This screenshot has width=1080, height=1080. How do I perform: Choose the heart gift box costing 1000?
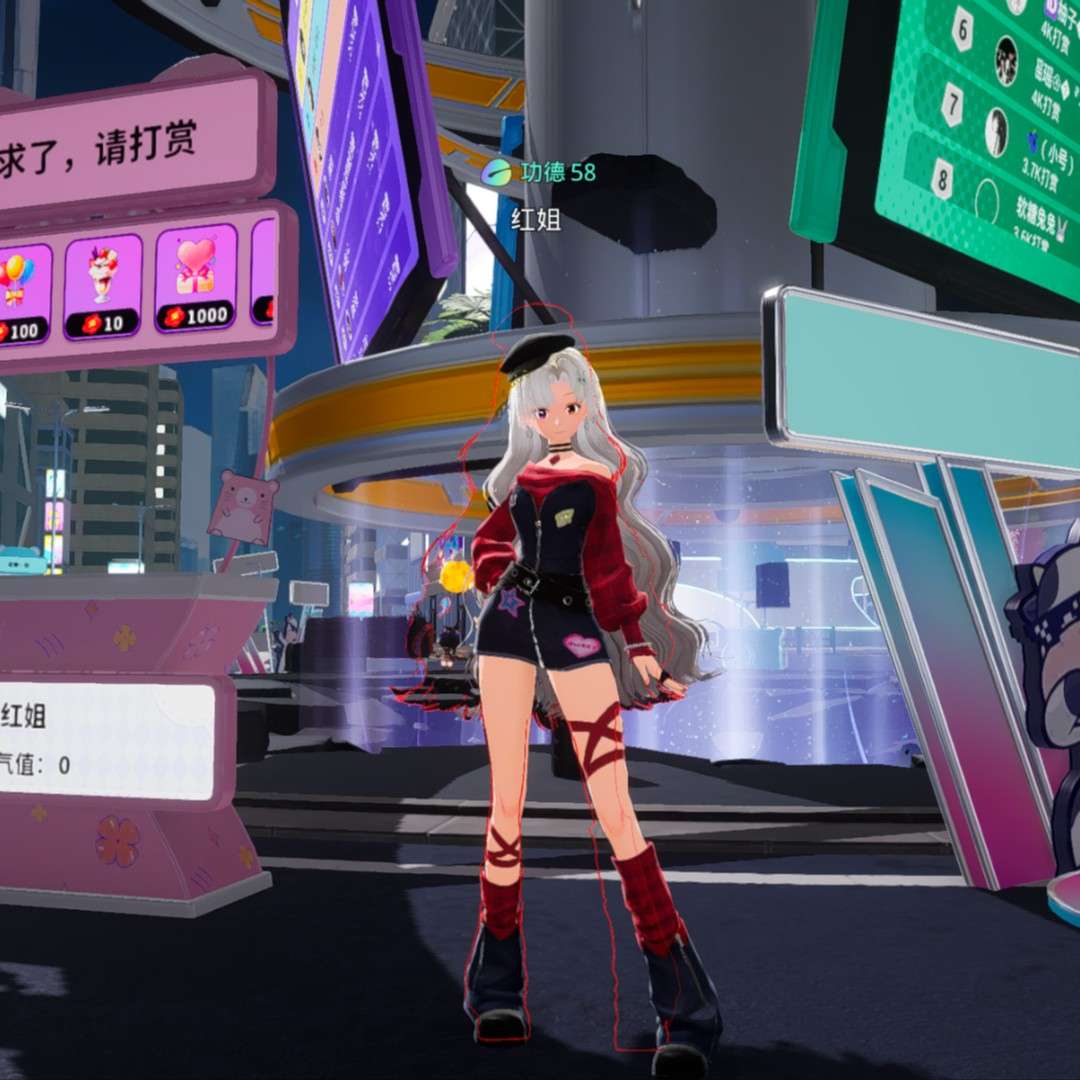click(x=196, y=278)
